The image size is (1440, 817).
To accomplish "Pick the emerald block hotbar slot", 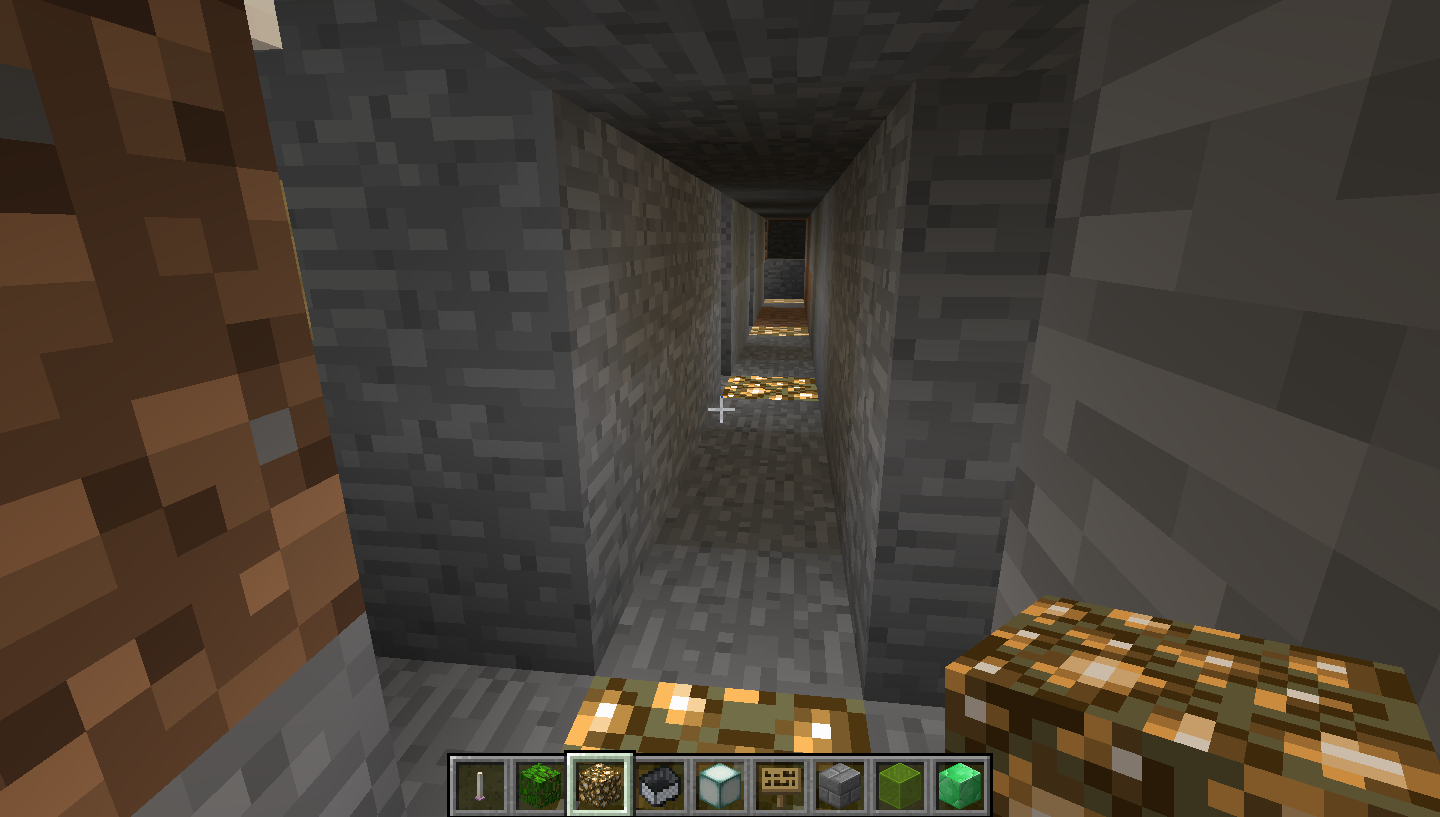I will [960, 784].
